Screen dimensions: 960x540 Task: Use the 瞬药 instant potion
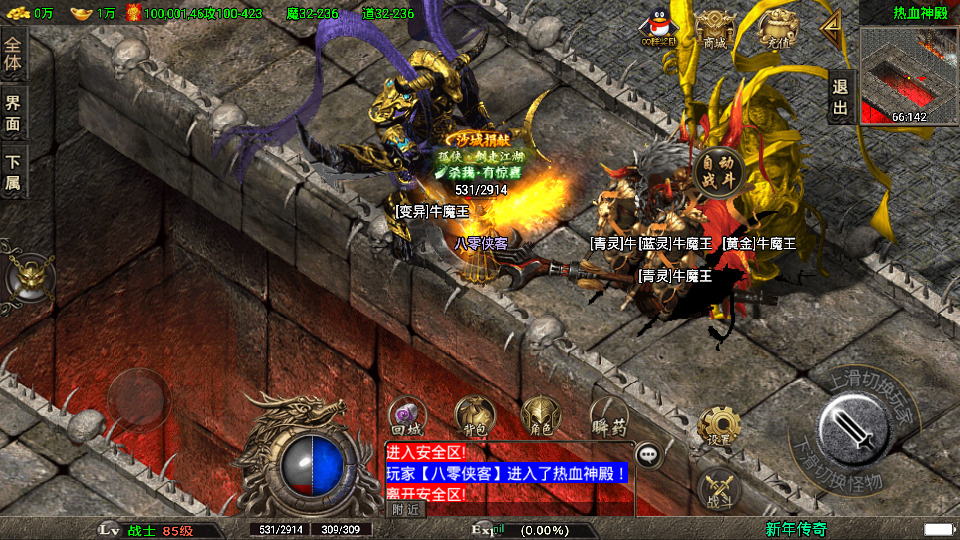(609, 415)
